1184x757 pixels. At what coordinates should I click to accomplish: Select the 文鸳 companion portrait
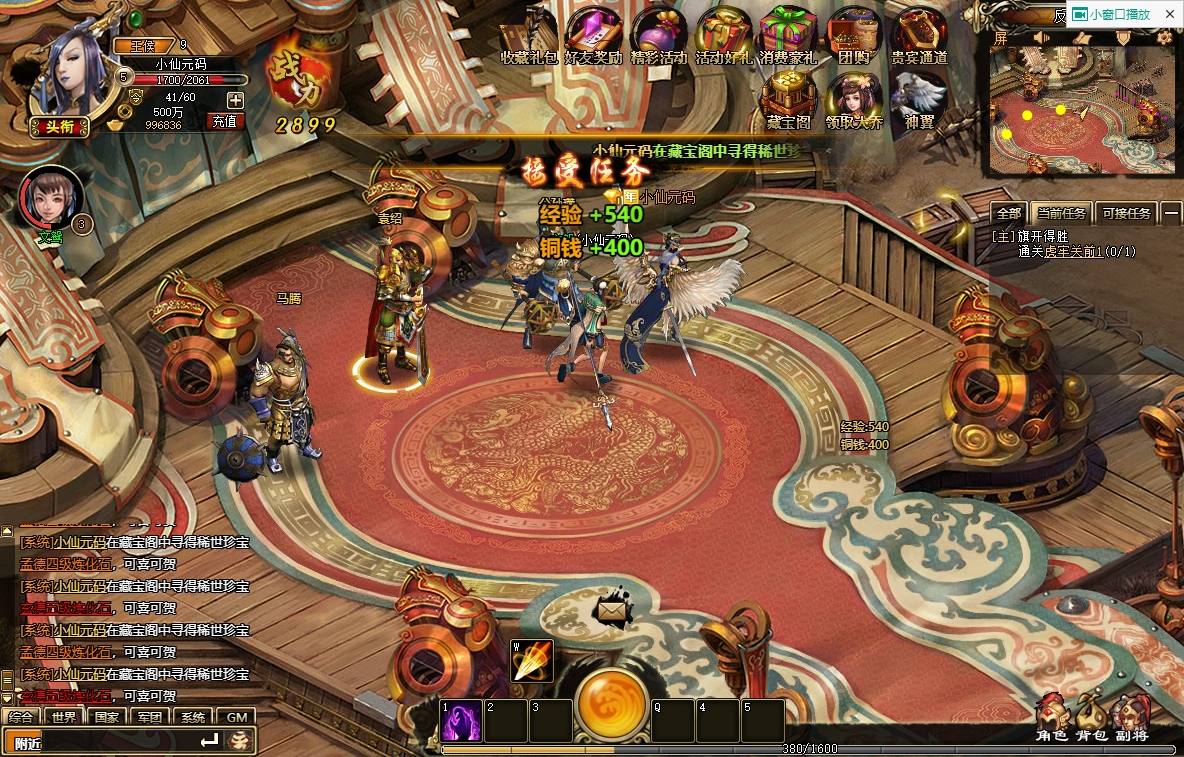click(x=50, y=196)
